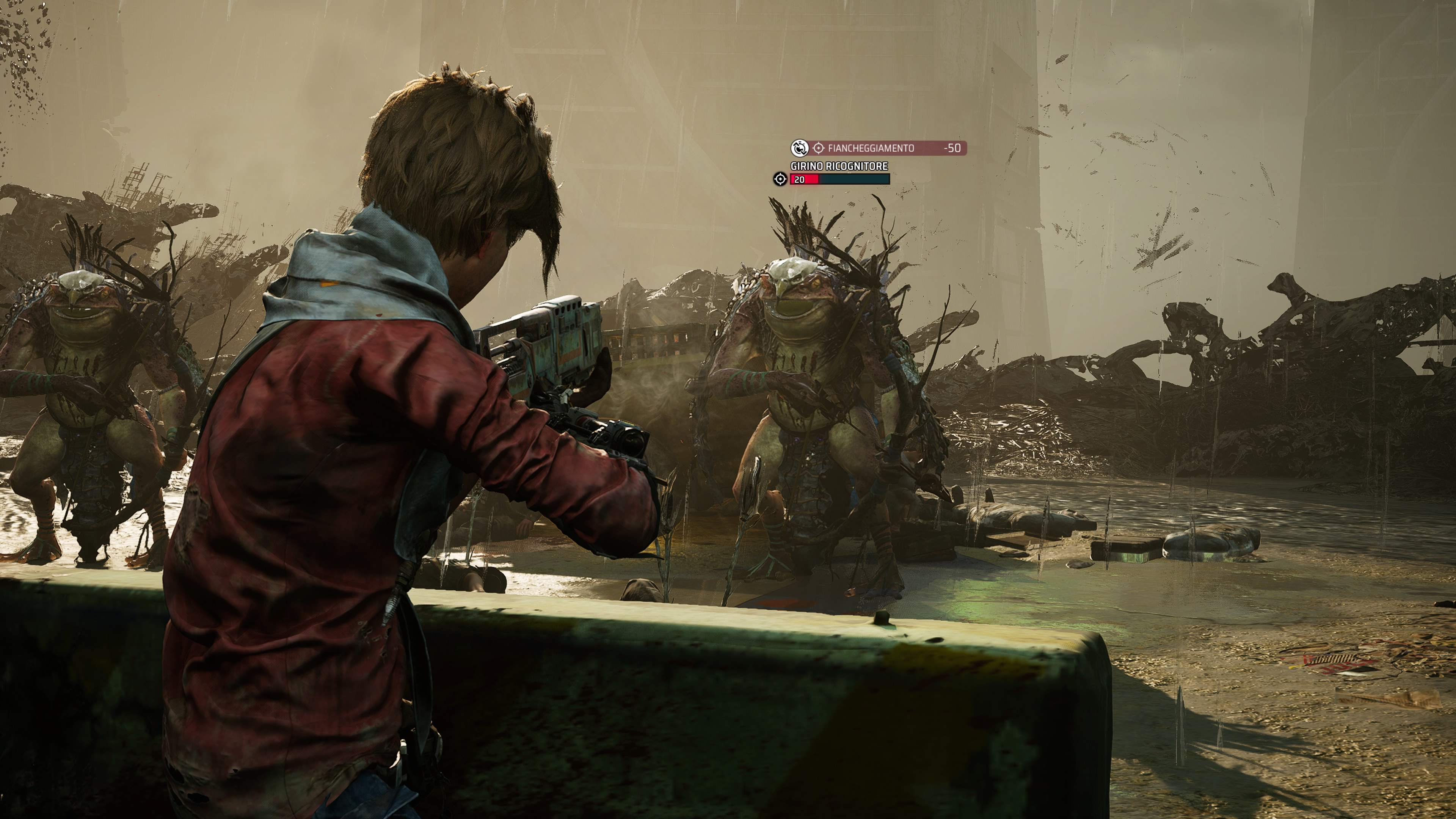Viewport: 1456px width, 819px height.
Task: Select the Girino Ricognitore name label
Action: [x=839, y=166]
